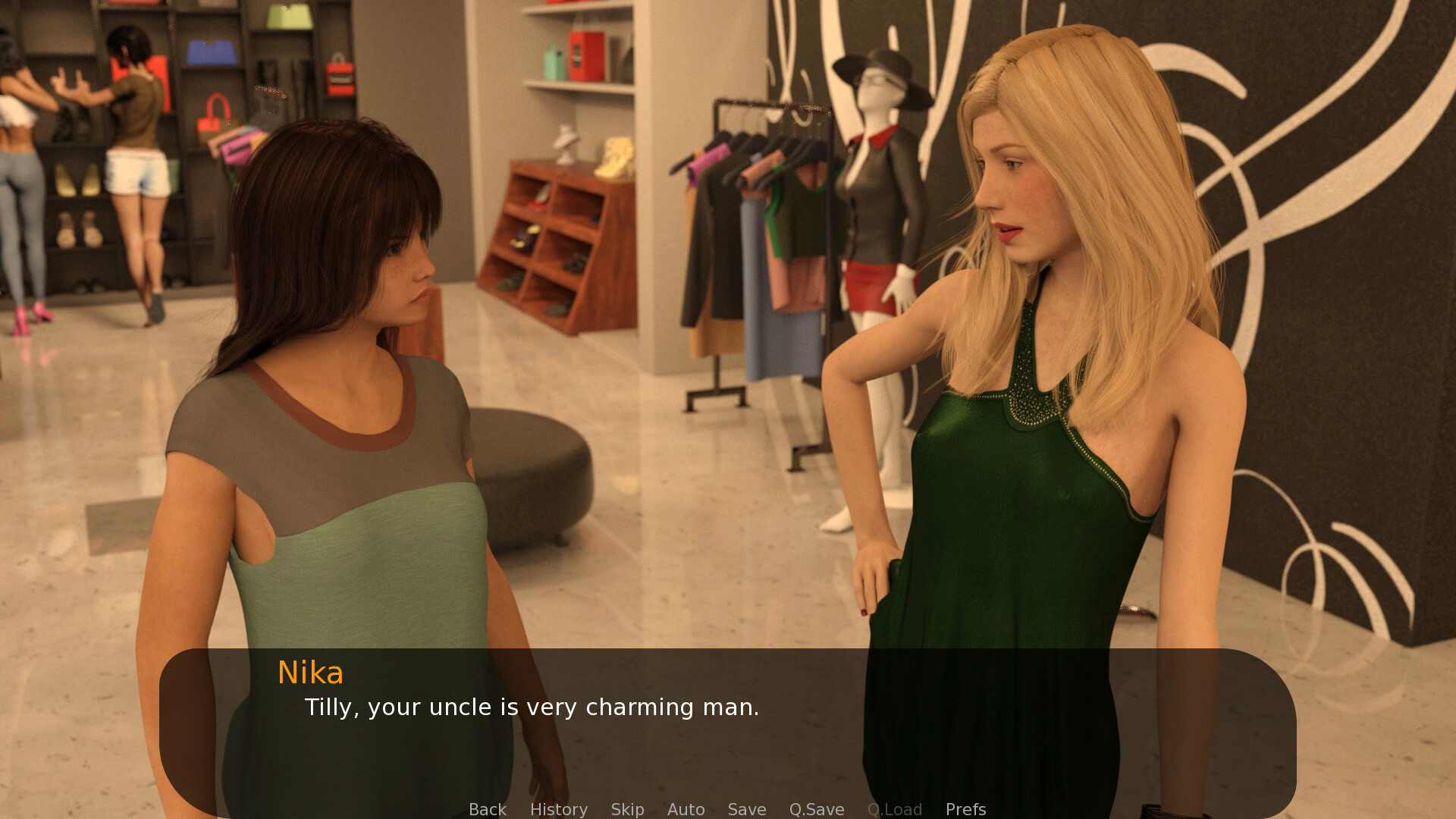Open the dialogue History log
Image resolution: width=1456 pixels, height=819 pixels.
click(558, 809)
